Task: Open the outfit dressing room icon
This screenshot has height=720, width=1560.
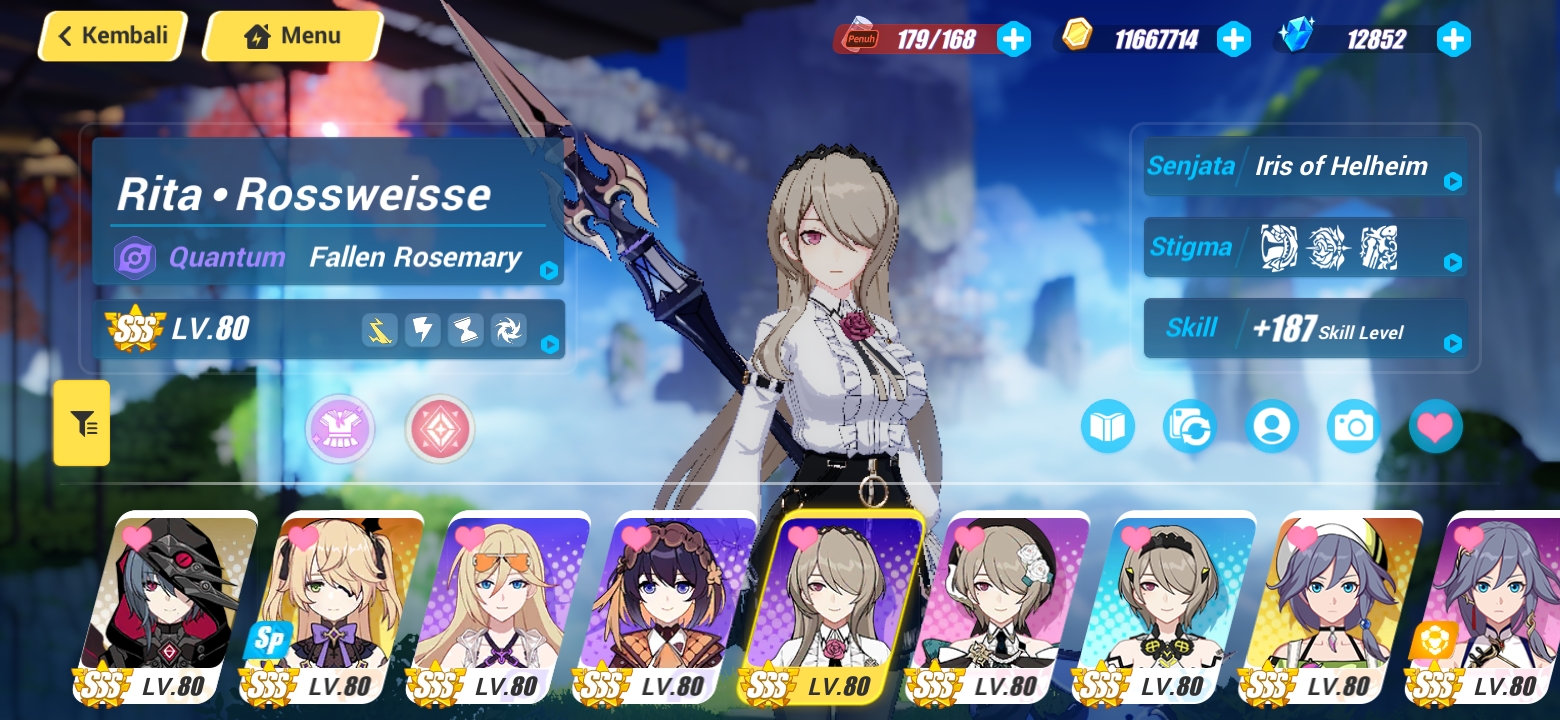Action: [x=340, y=429]
